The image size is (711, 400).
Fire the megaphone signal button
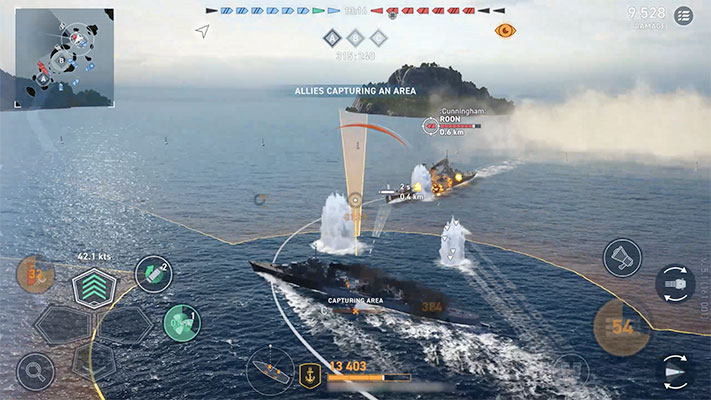622,258
